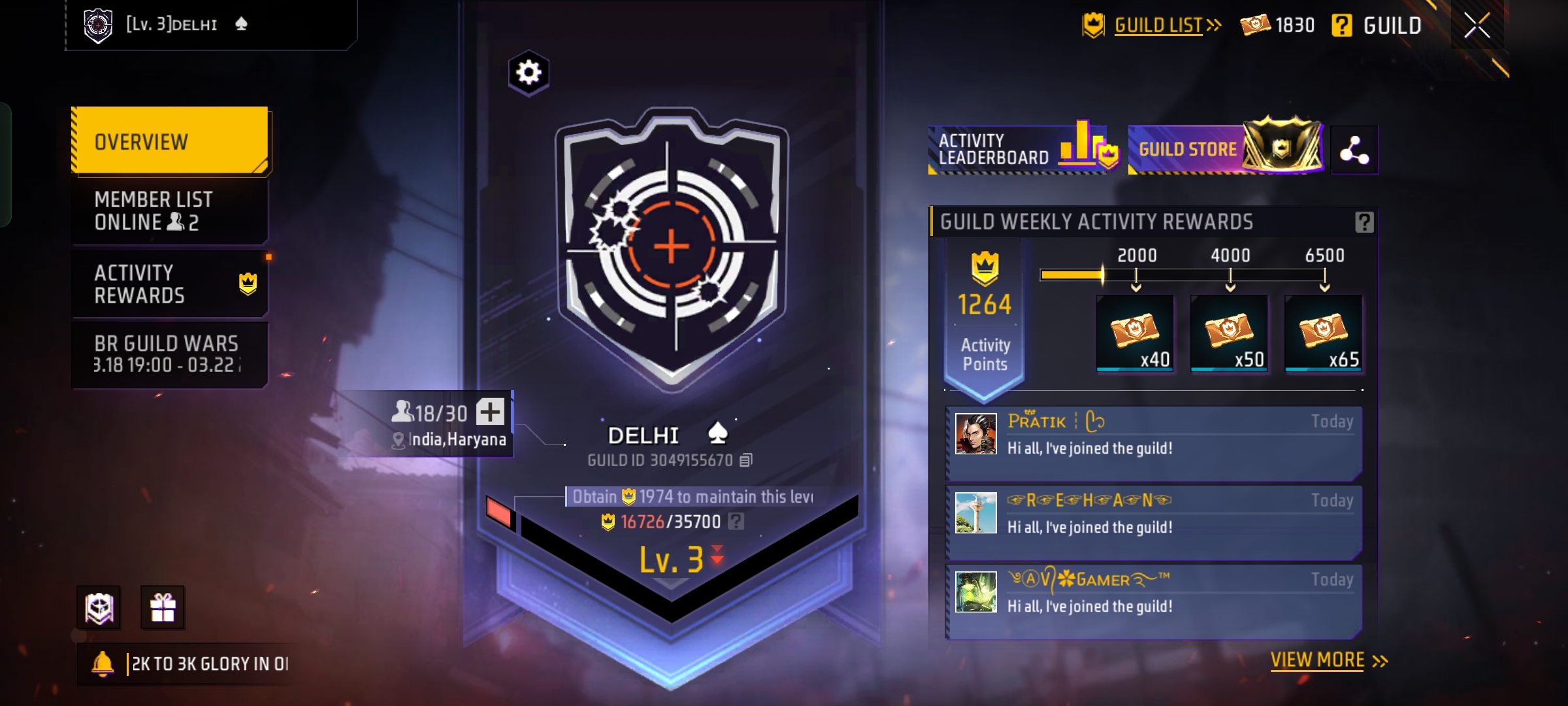Open the Member List tab
1568x706 pixels.
click(x=170, y=210)
